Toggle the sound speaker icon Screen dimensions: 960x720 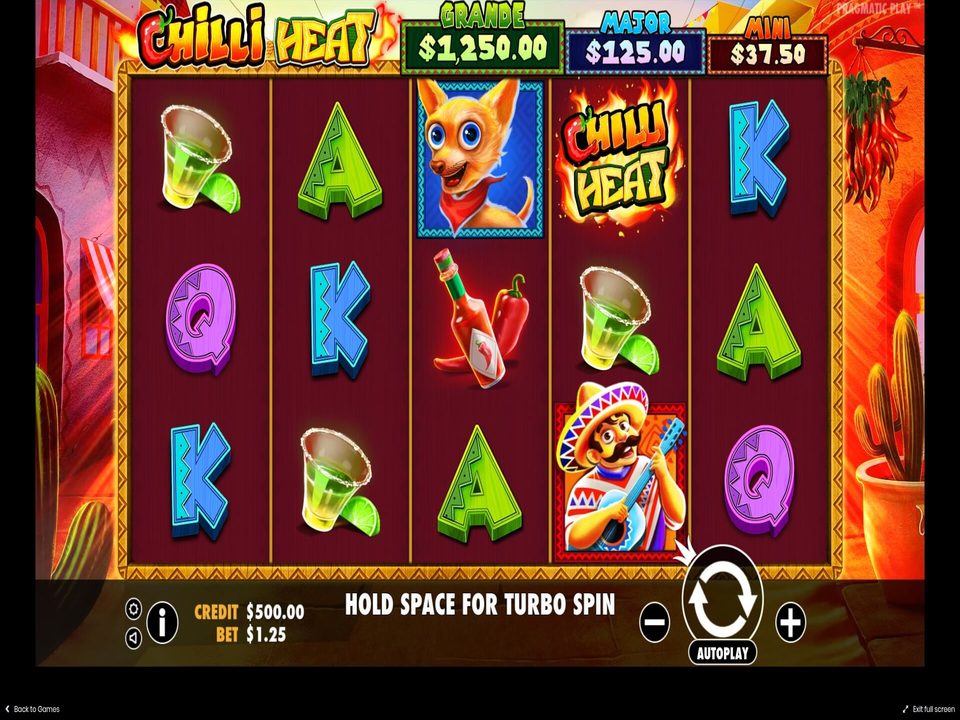[x=133, y=636]
